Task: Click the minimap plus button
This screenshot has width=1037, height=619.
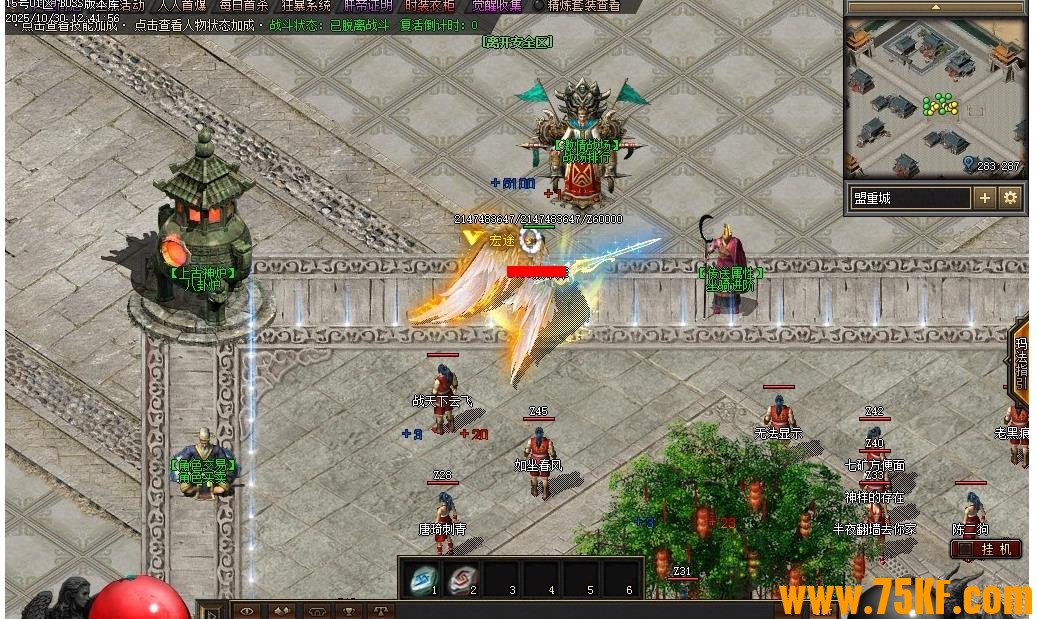Action: tap(985, 198)
